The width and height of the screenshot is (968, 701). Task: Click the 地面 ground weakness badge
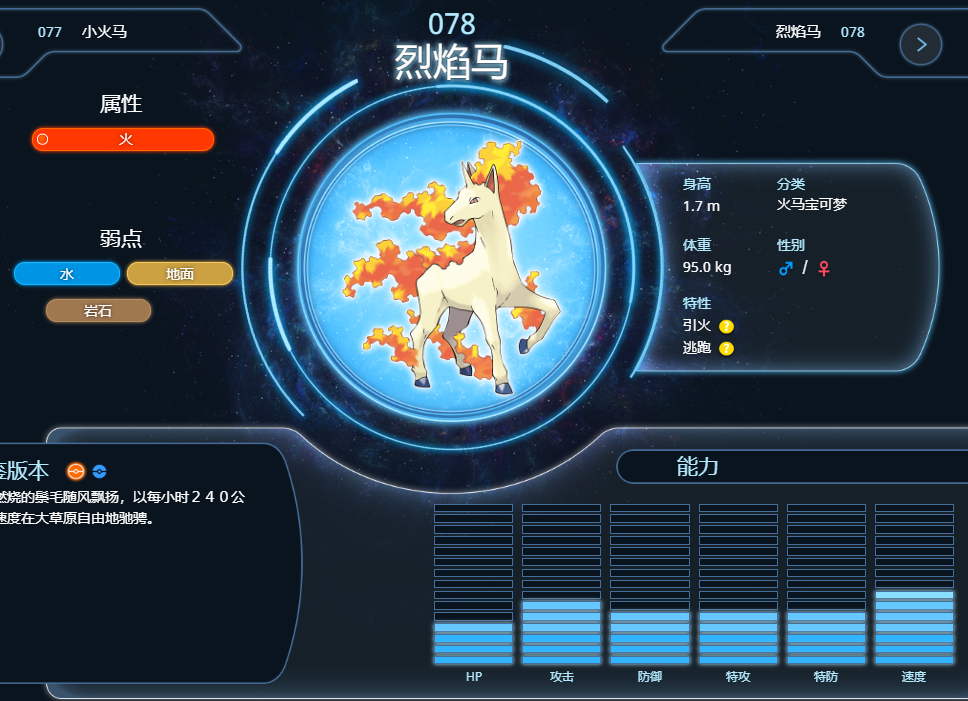click(x=180, y=274)
